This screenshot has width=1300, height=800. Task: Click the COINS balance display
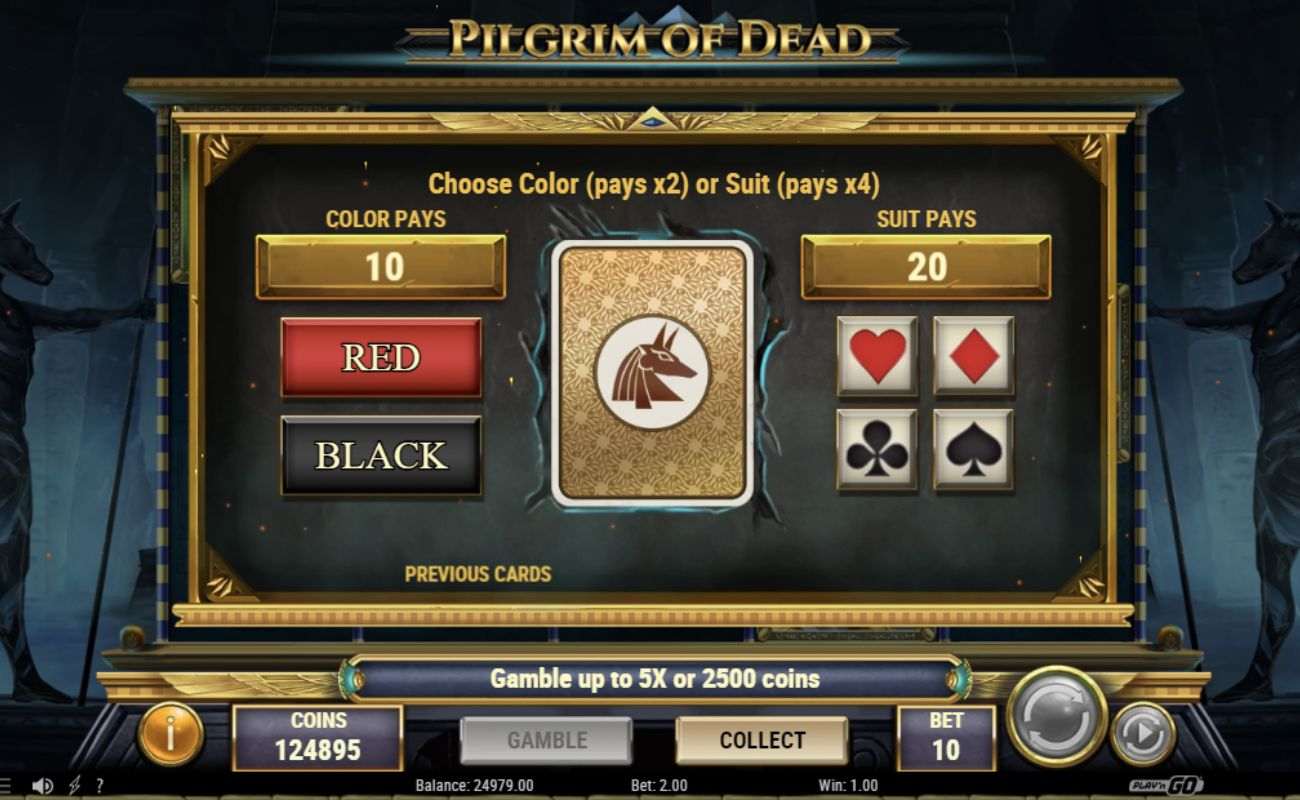(x=317, y=737)
